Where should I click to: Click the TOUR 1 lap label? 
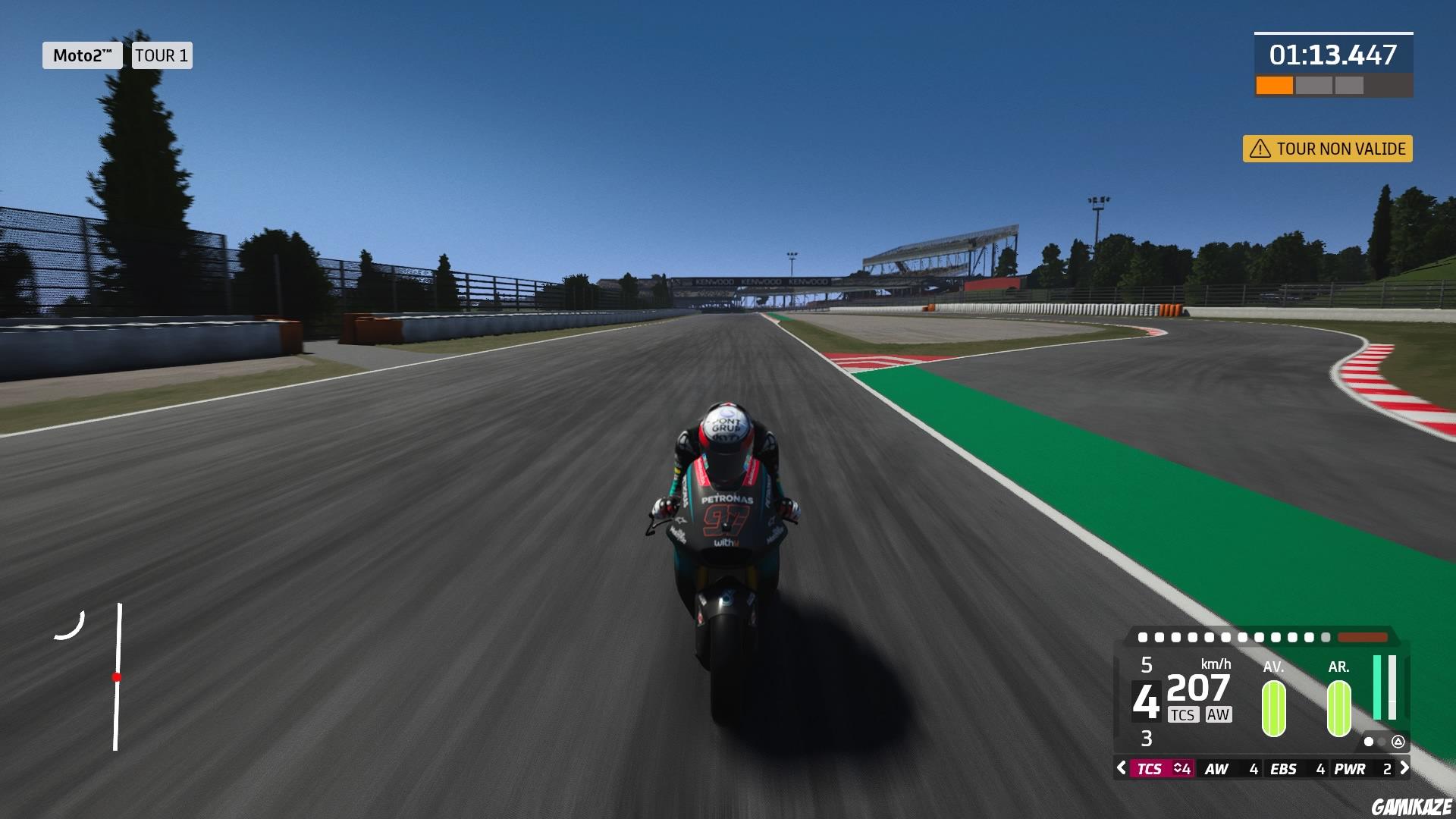pyautogui.click(x=162, y=55)
